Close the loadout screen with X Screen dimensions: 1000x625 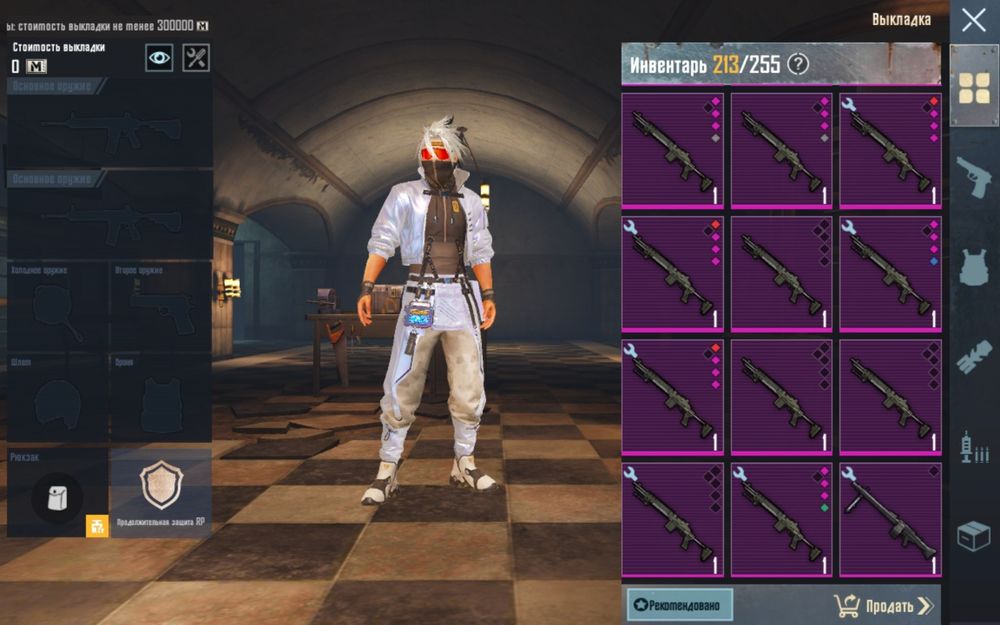pyautogui.click(x=973, y=20)
